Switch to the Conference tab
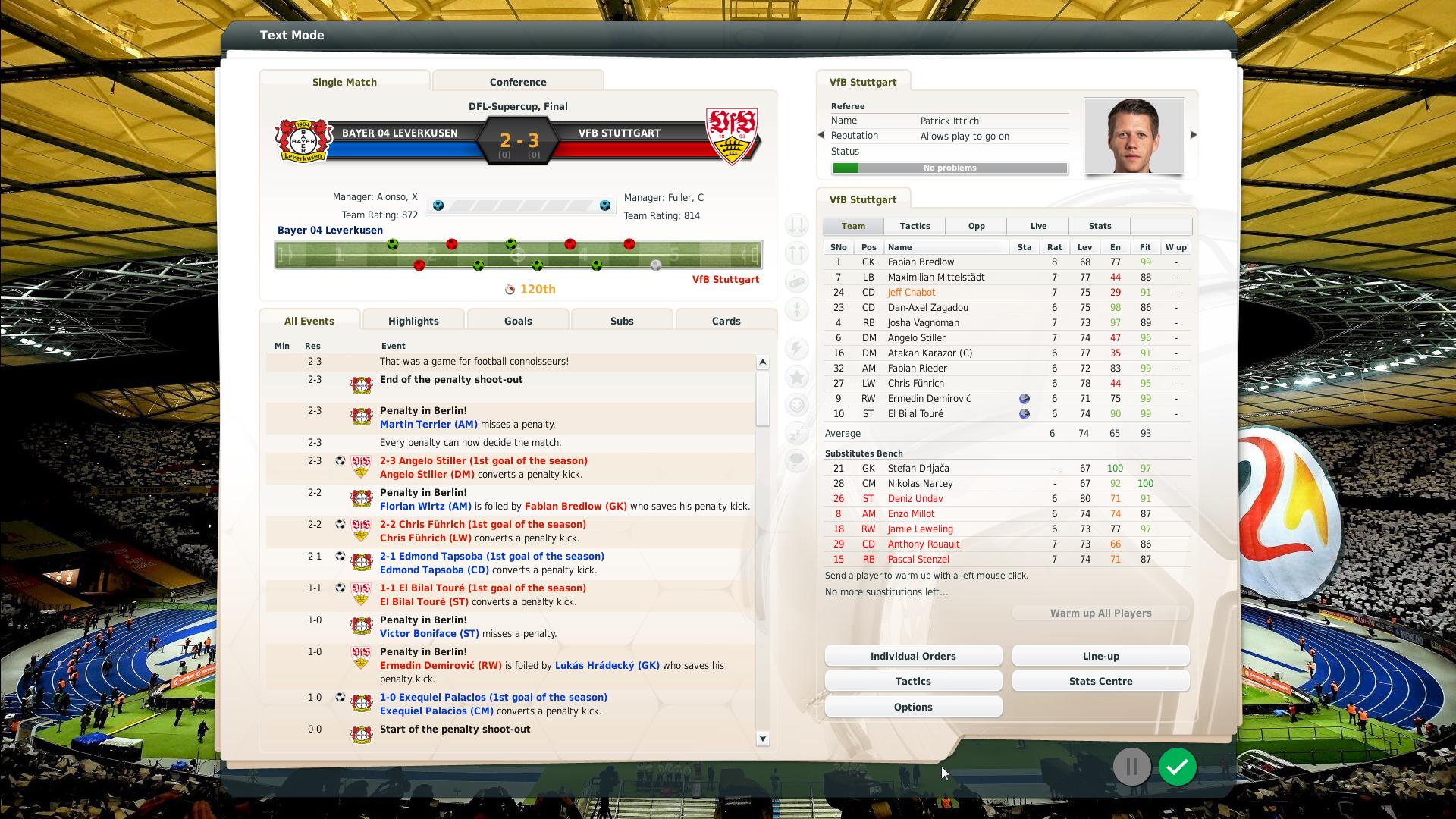 click(518, 82)
